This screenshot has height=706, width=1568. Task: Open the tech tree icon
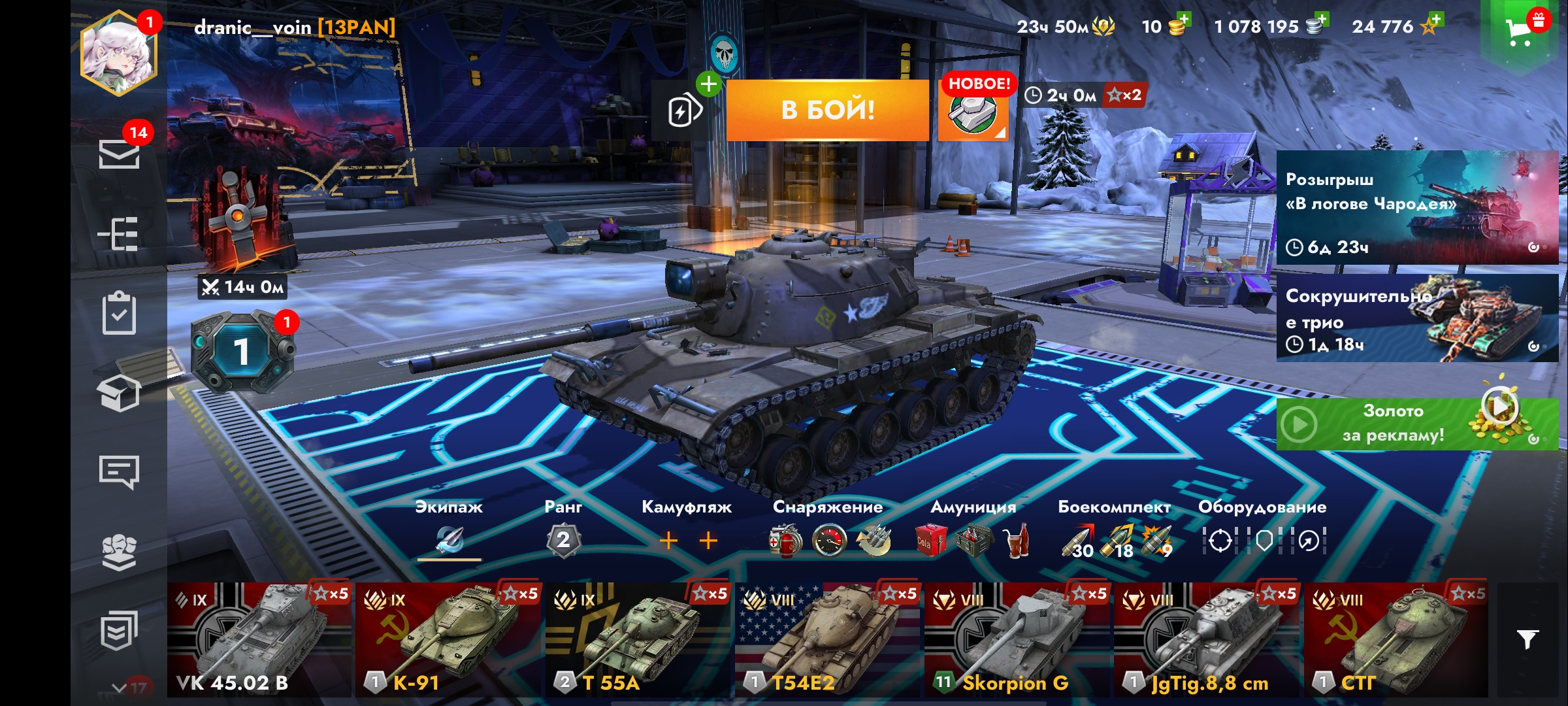click(x=119, y=233)
